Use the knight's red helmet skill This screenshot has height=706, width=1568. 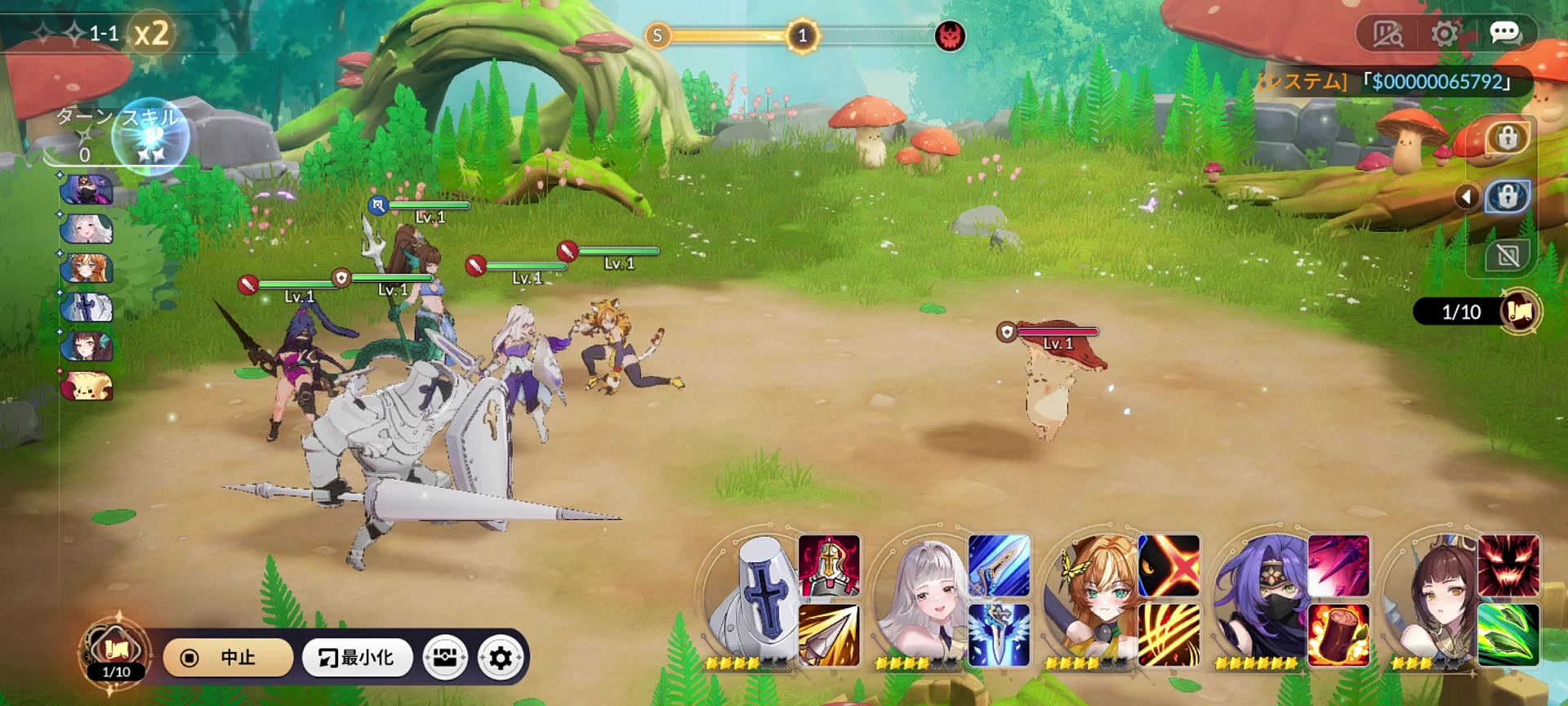point(829,565)
